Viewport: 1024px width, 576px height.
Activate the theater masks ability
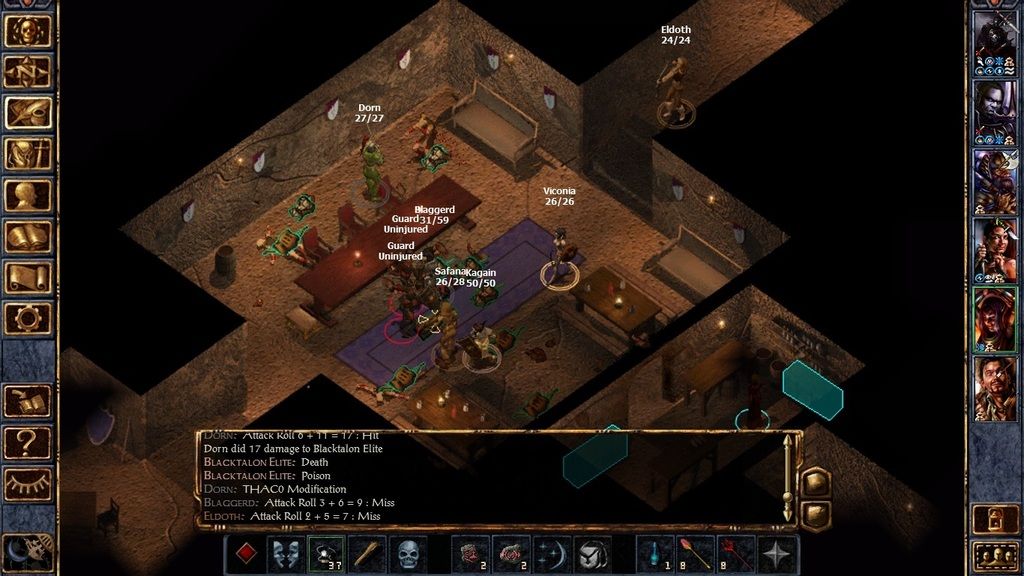click(287, 553)
